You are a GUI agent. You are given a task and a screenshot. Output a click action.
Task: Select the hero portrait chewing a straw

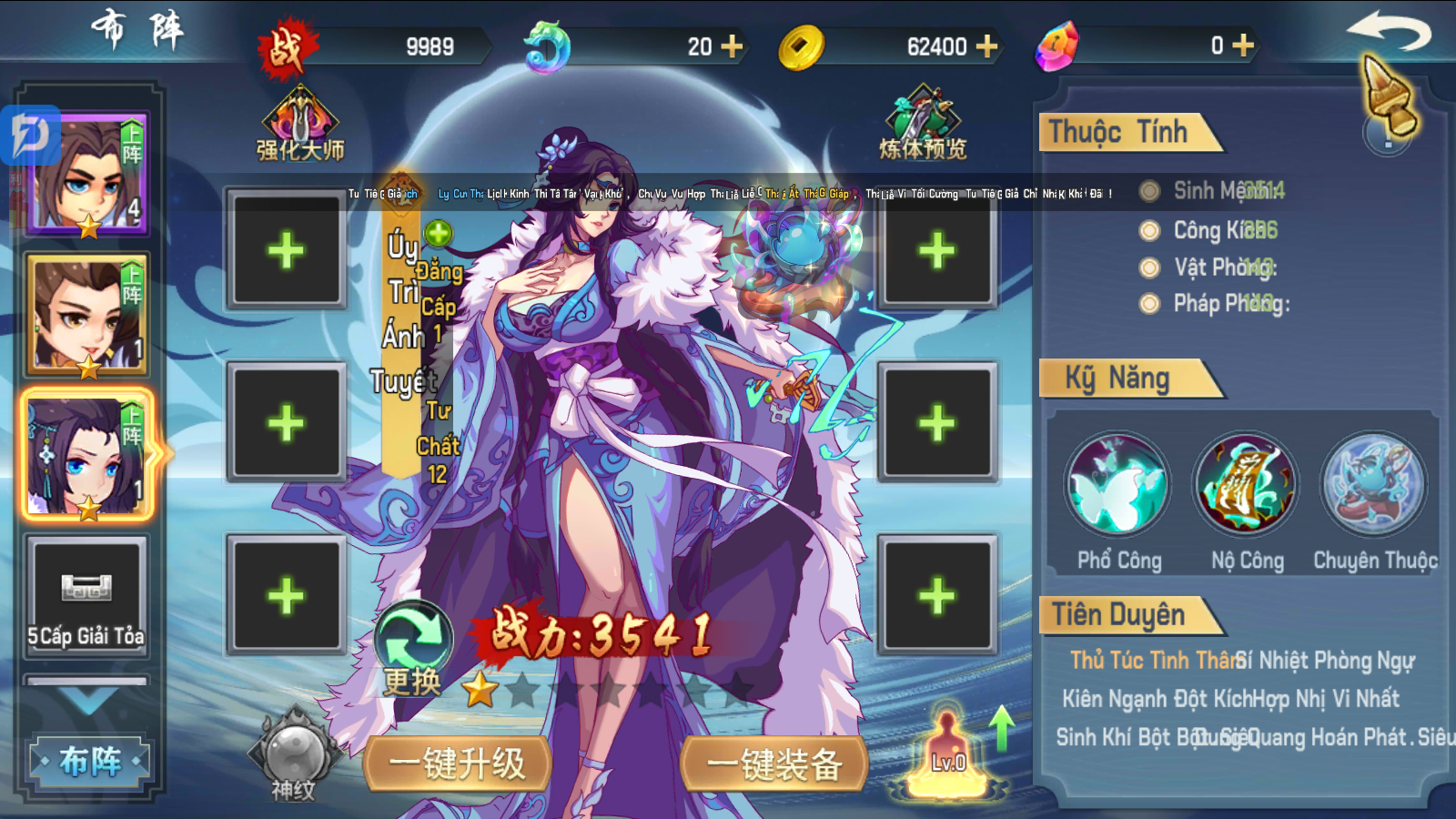87,315
